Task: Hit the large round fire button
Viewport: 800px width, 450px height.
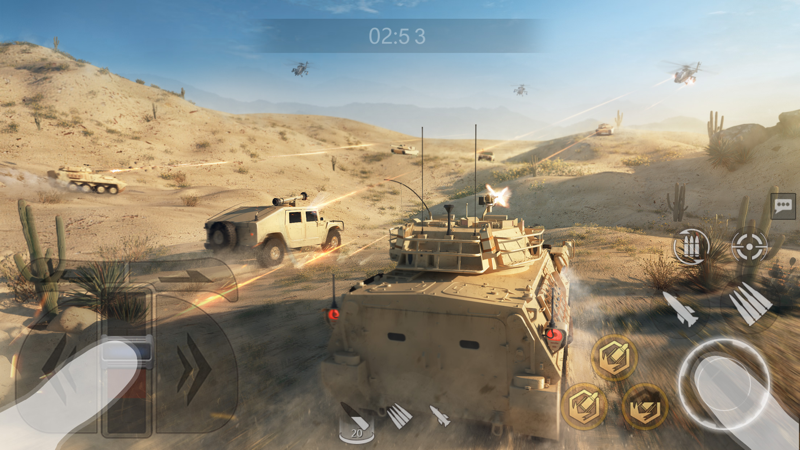Action: (722, 383)
